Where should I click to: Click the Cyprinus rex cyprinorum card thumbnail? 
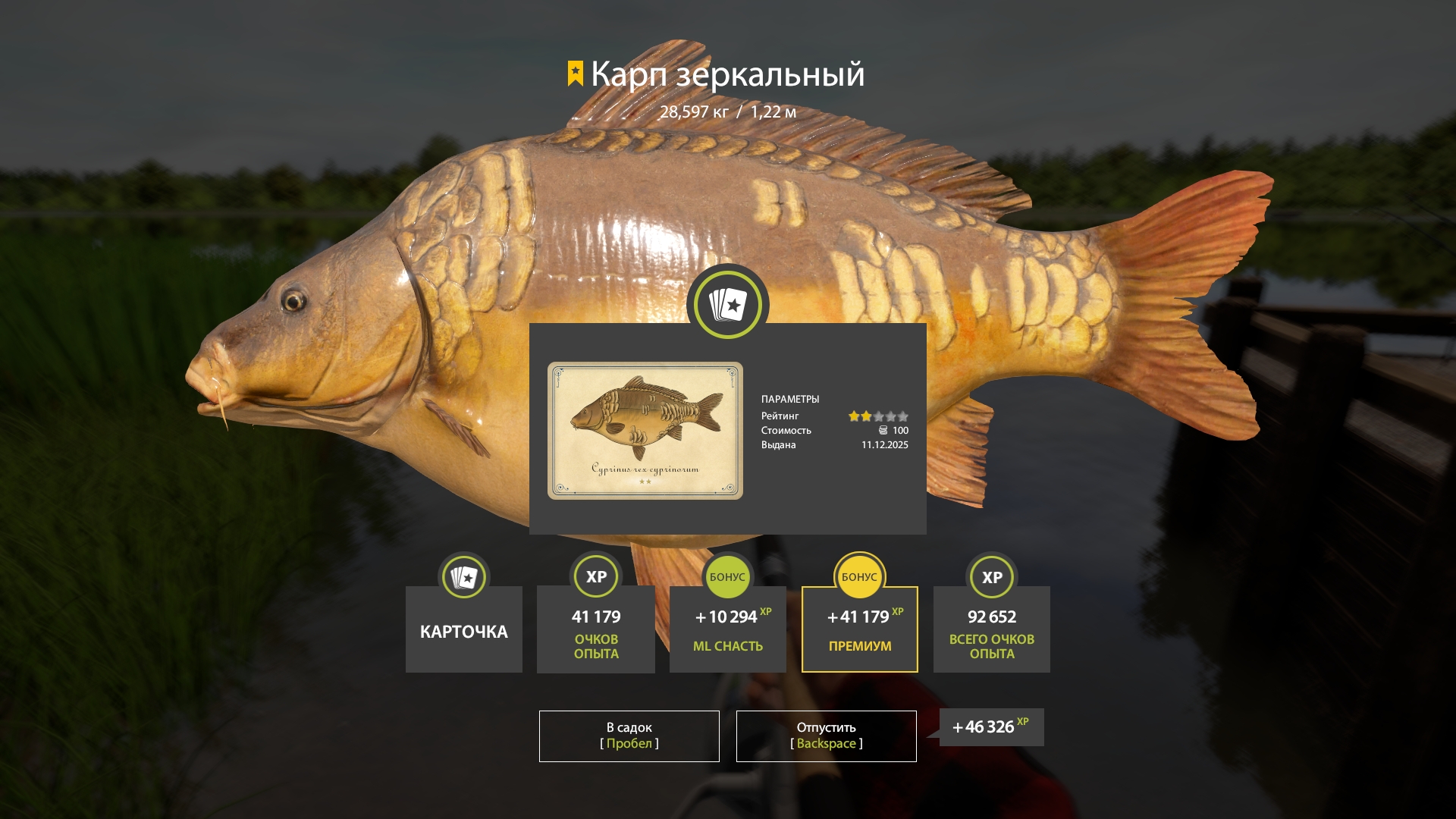point(645,429)
